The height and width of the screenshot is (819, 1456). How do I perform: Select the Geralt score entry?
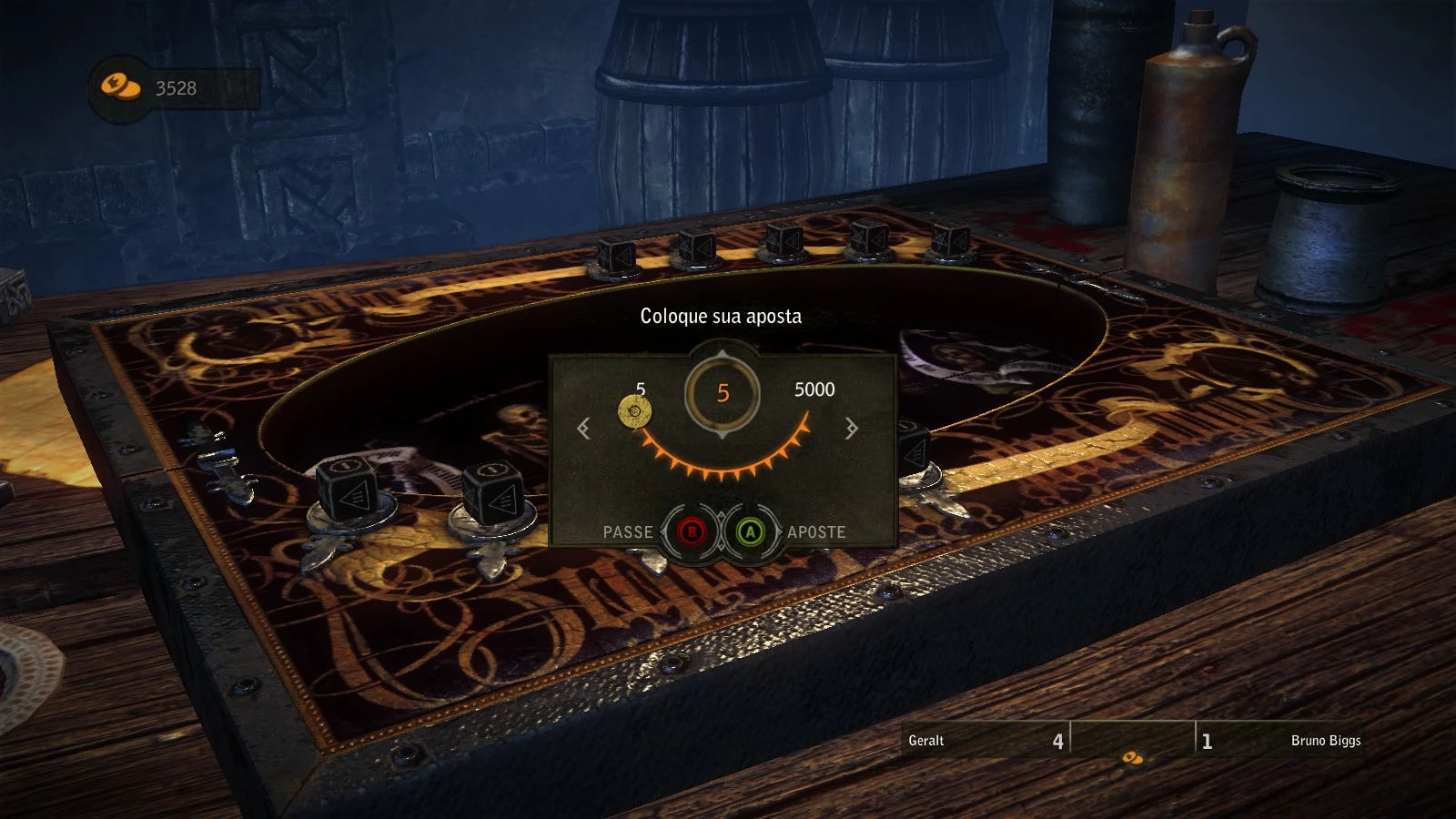click(x=983, y=741)
